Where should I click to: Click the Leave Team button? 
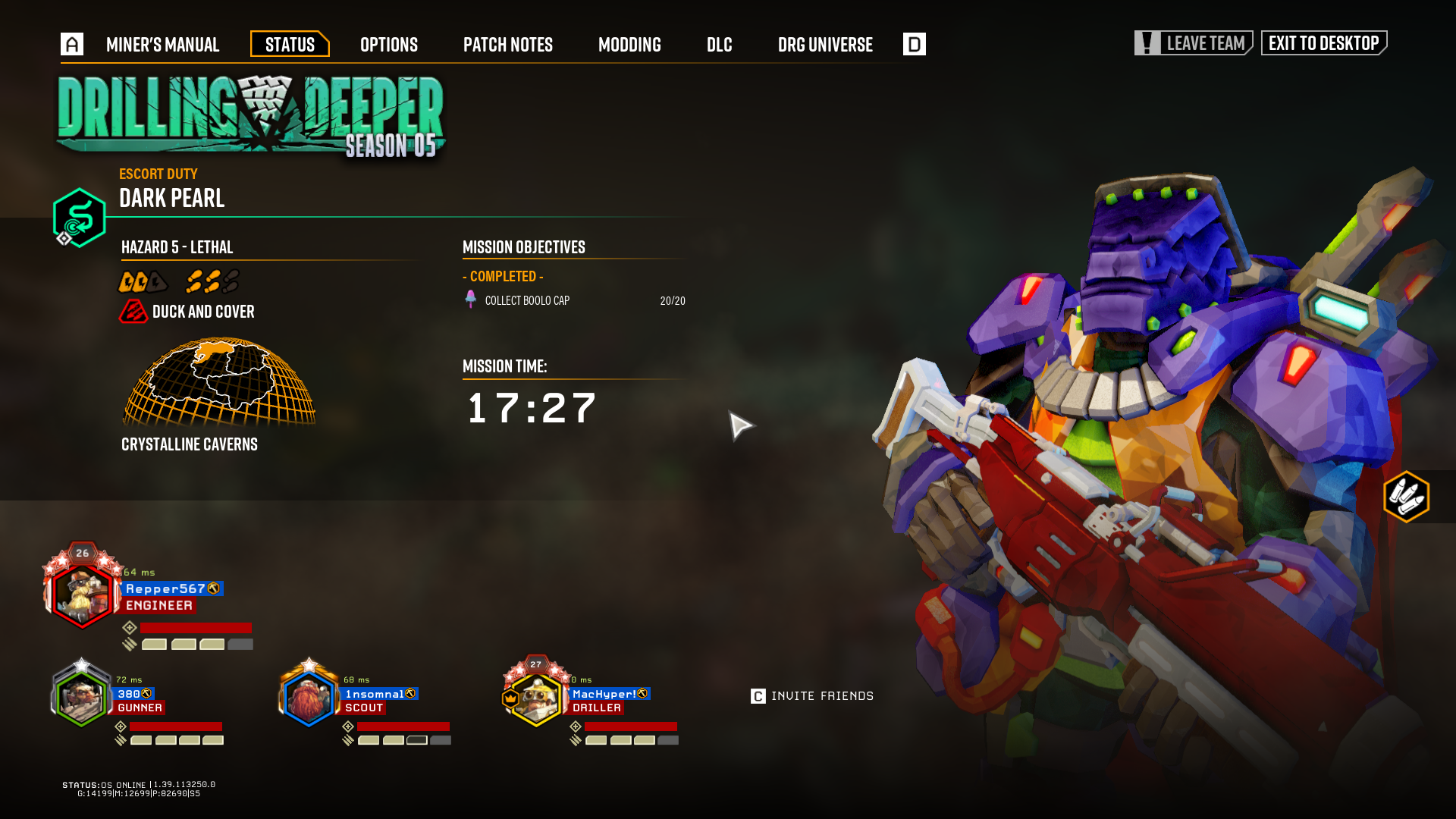(1193, 43)
